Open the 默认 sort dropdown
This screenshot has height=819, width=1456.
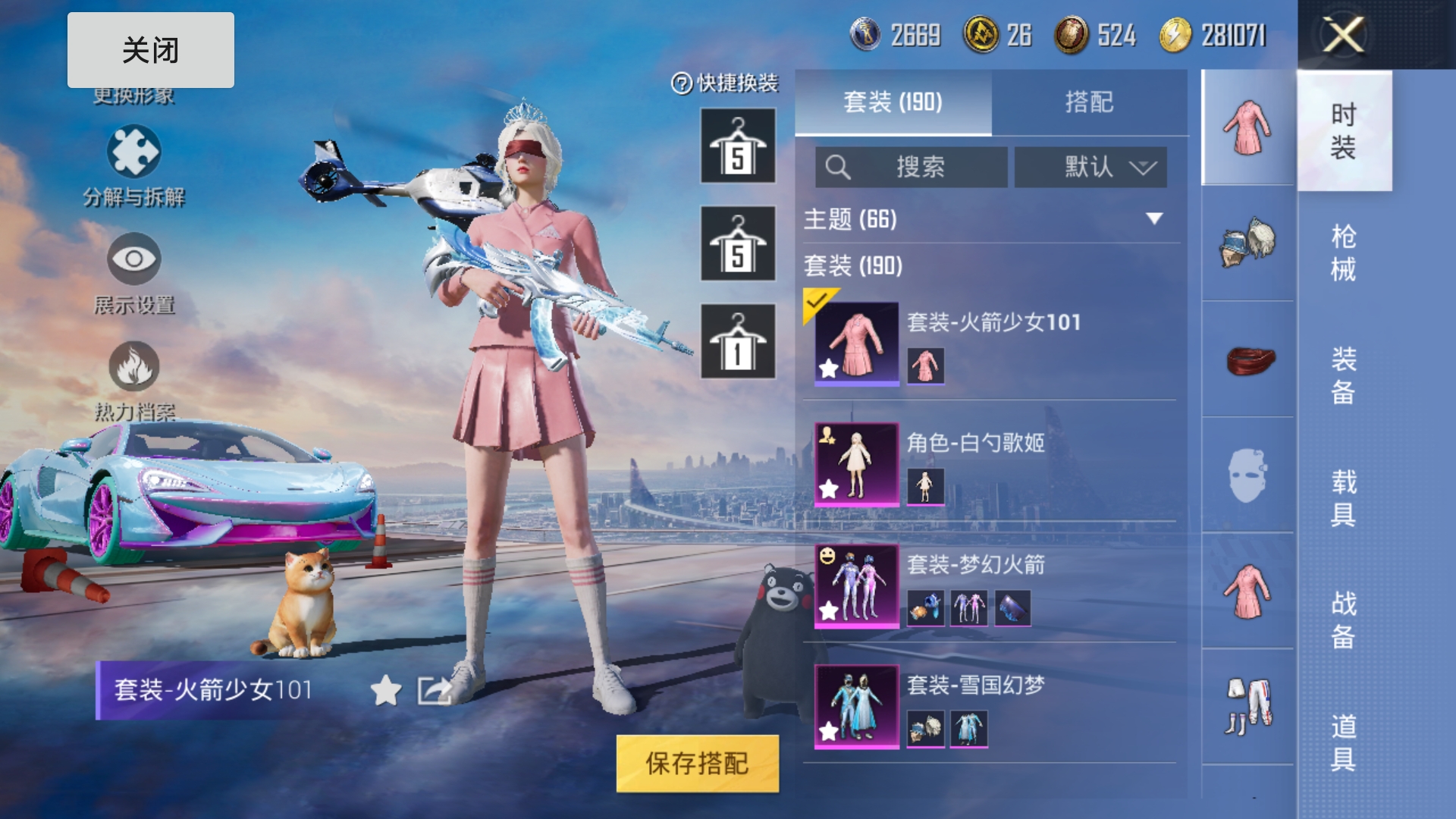tap(1090, 167)
